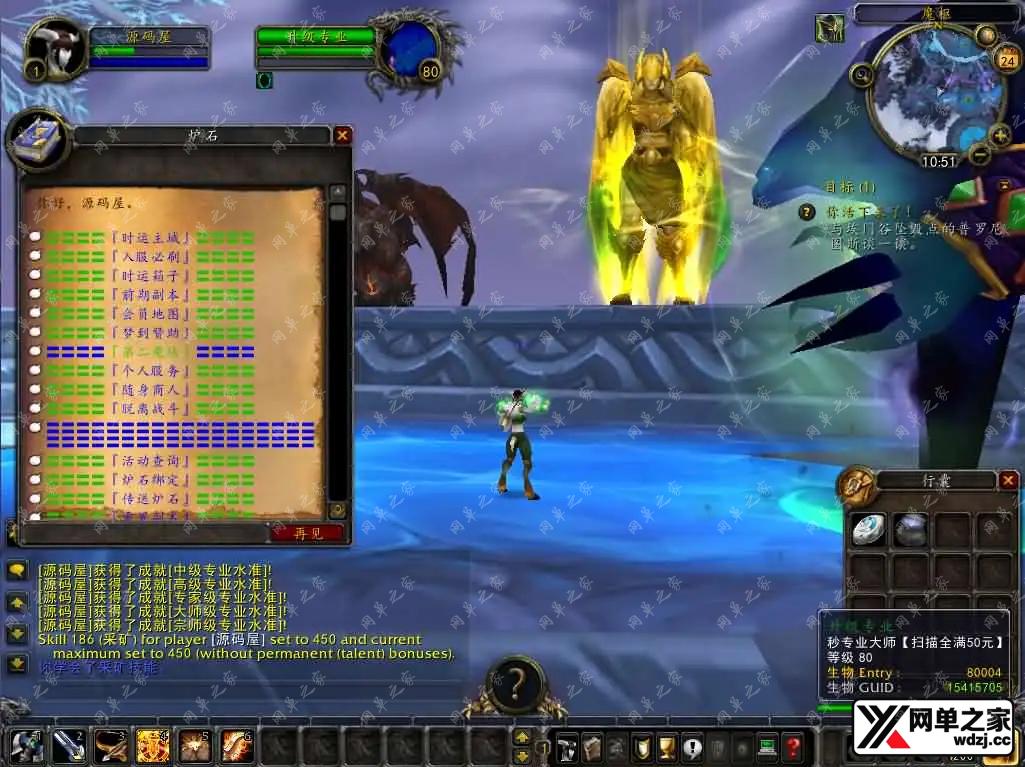The height and width of the screenshot is (767, 1025).
Task: Use the sword ability in action slot 2
Action: [69, 747]
